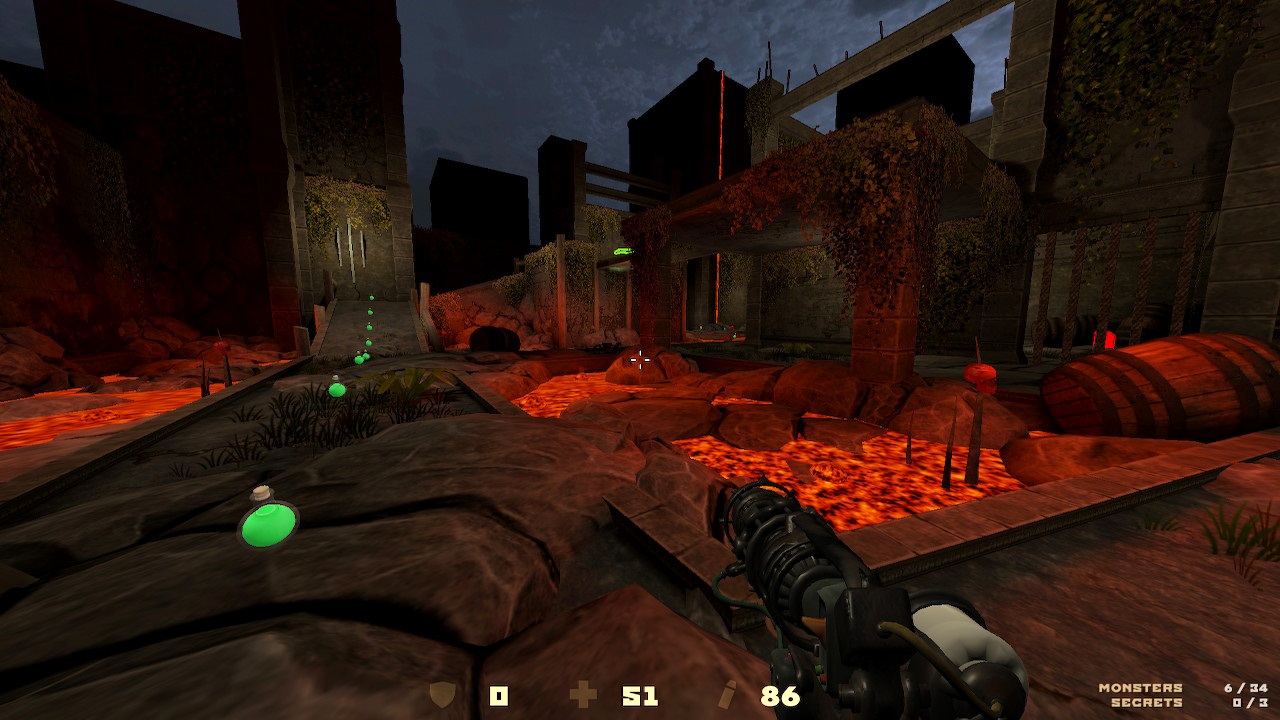Click the glowing green pickup under the bridge
The width and height of the screenshot is (1280, 720).
(x=626, y=253)
